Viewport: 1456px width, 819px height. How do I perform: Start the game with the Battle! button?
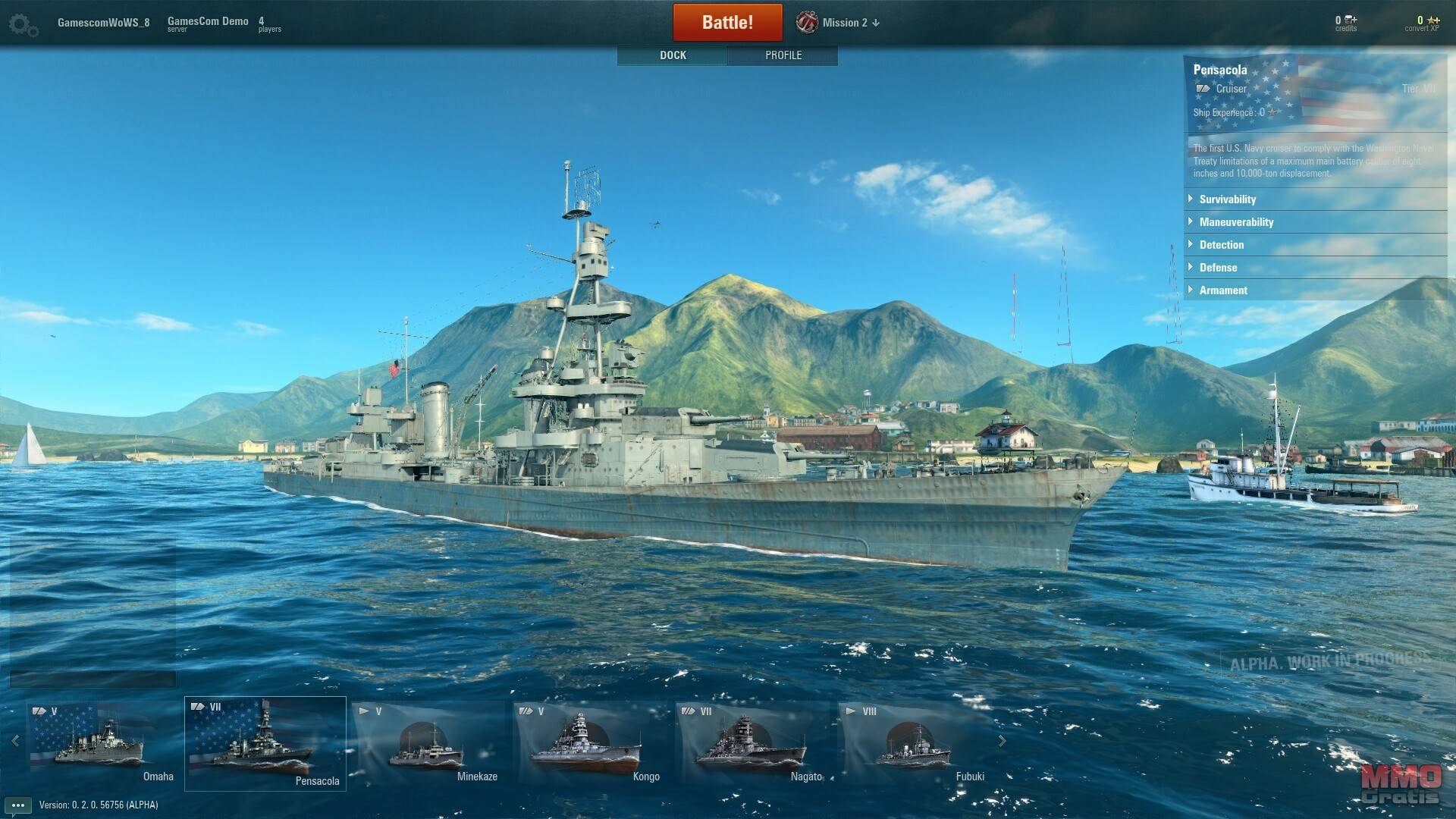(x=727, y=22)
